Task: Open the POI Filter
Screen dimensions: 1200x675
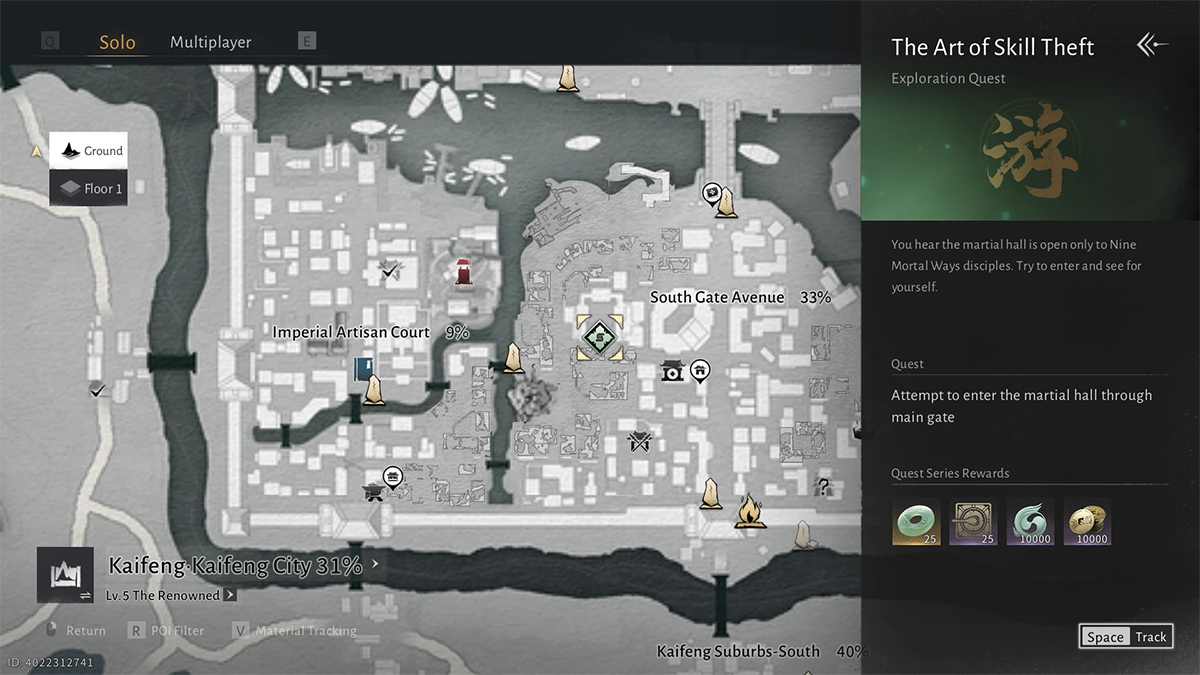Action: (166, 631)
